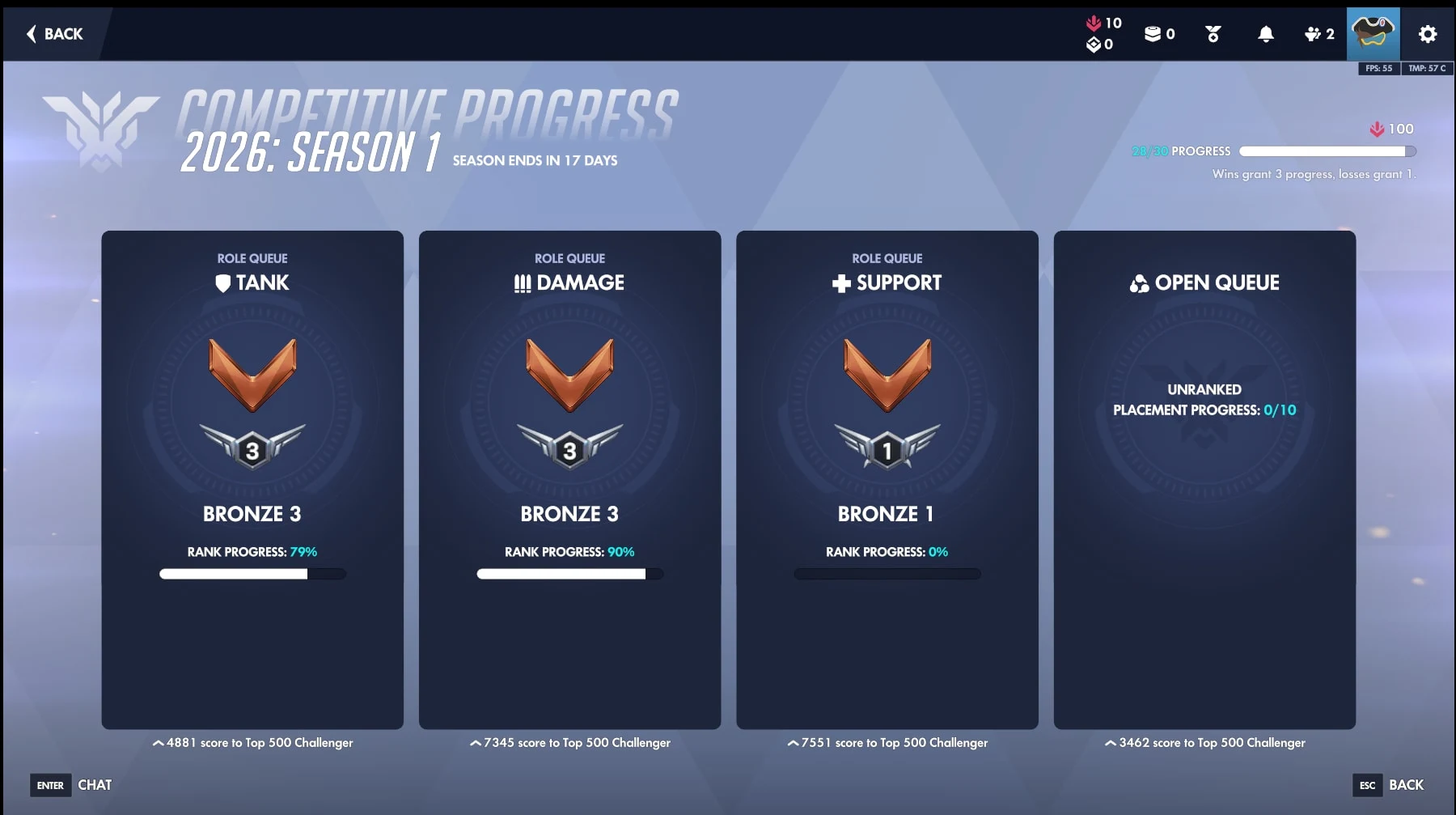Viewport: 1456px width, 815px height.
Task: Open the social panel showing 2 players
Action: pos(1312,34)
